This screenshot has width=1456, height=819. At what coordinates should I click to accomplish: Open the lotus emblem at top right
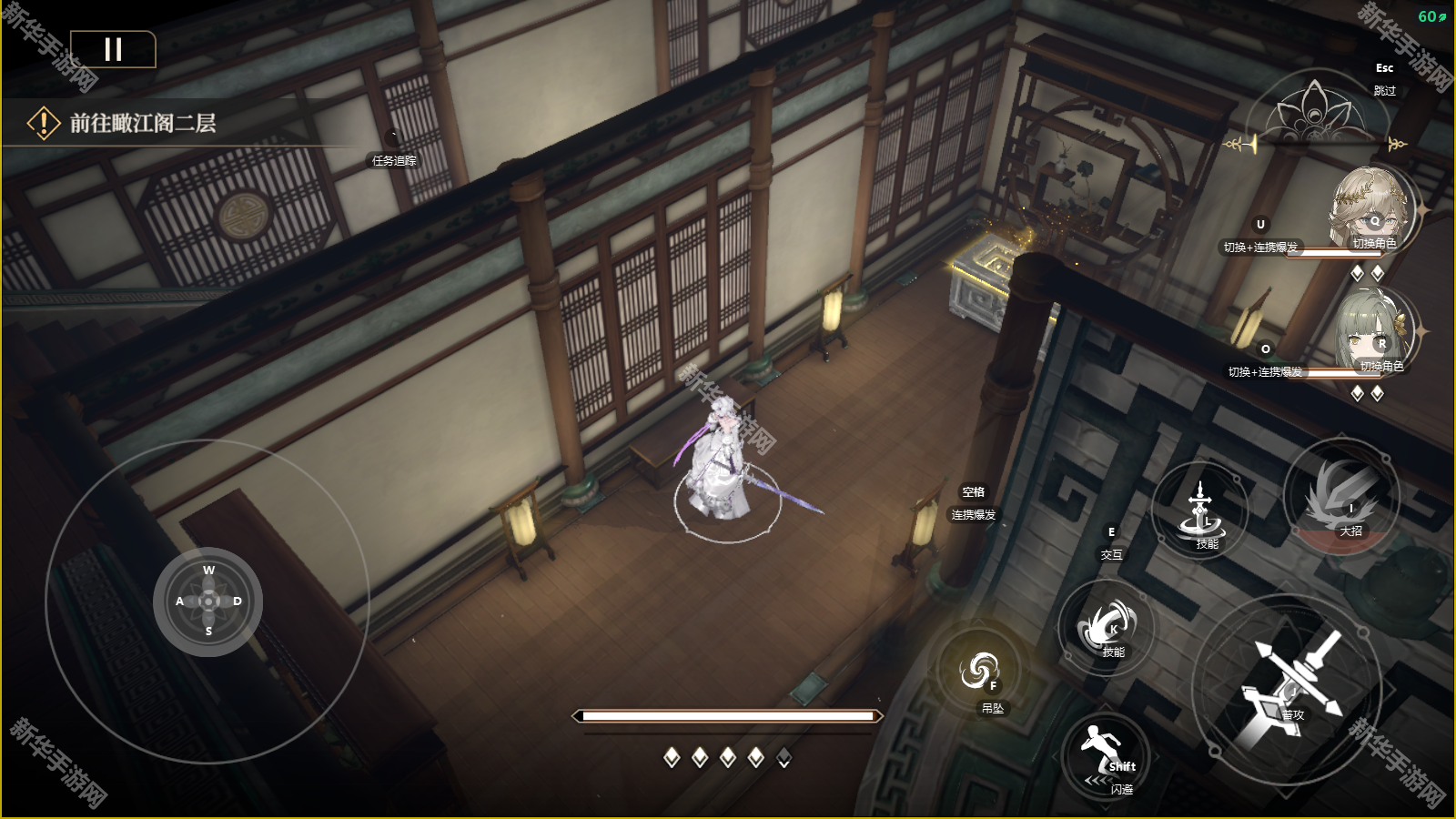tap(1314, 114)
